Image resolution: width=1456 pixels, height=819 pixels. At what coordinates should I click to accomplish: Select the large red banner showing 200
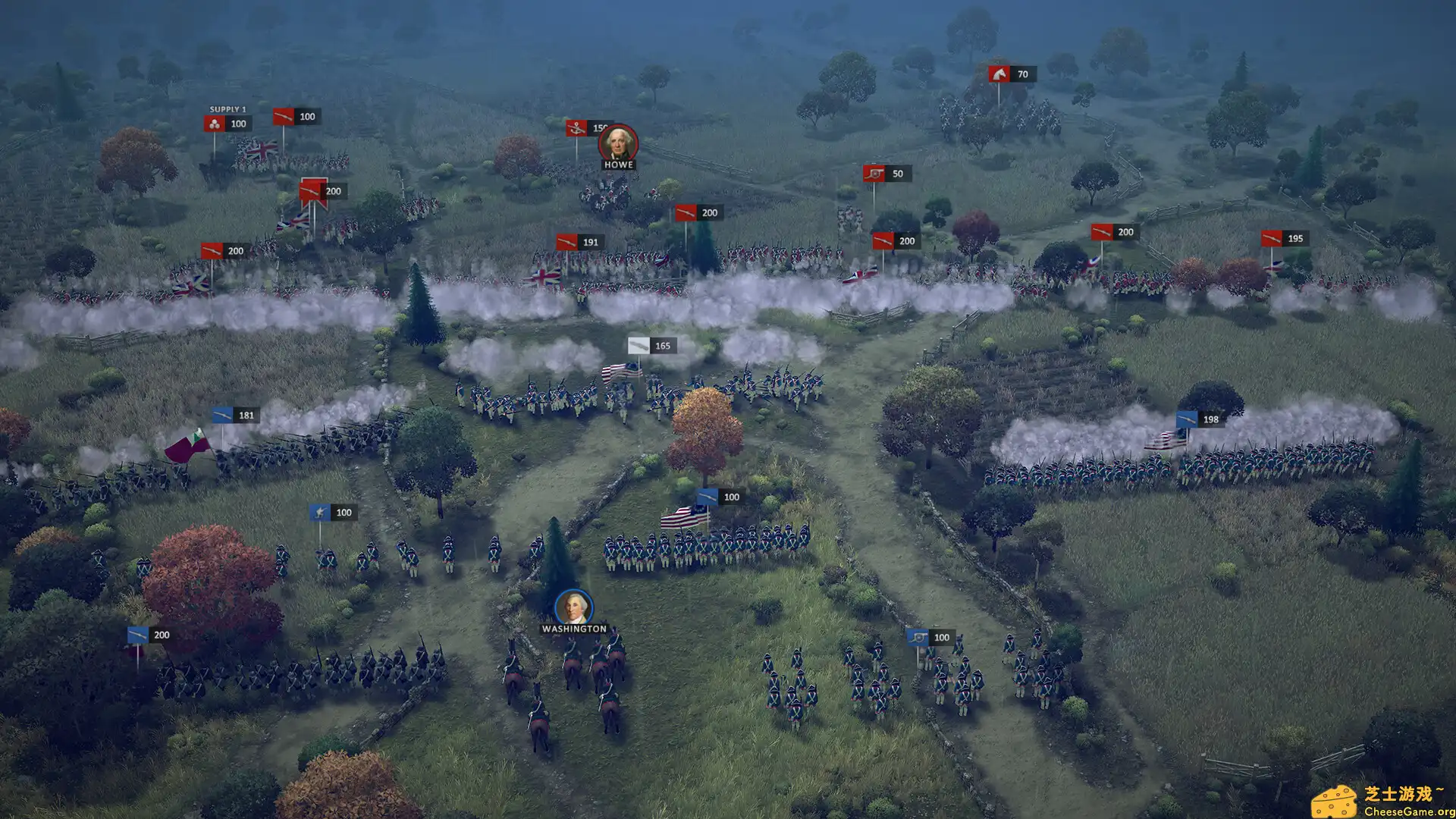[x=312, y=191]
